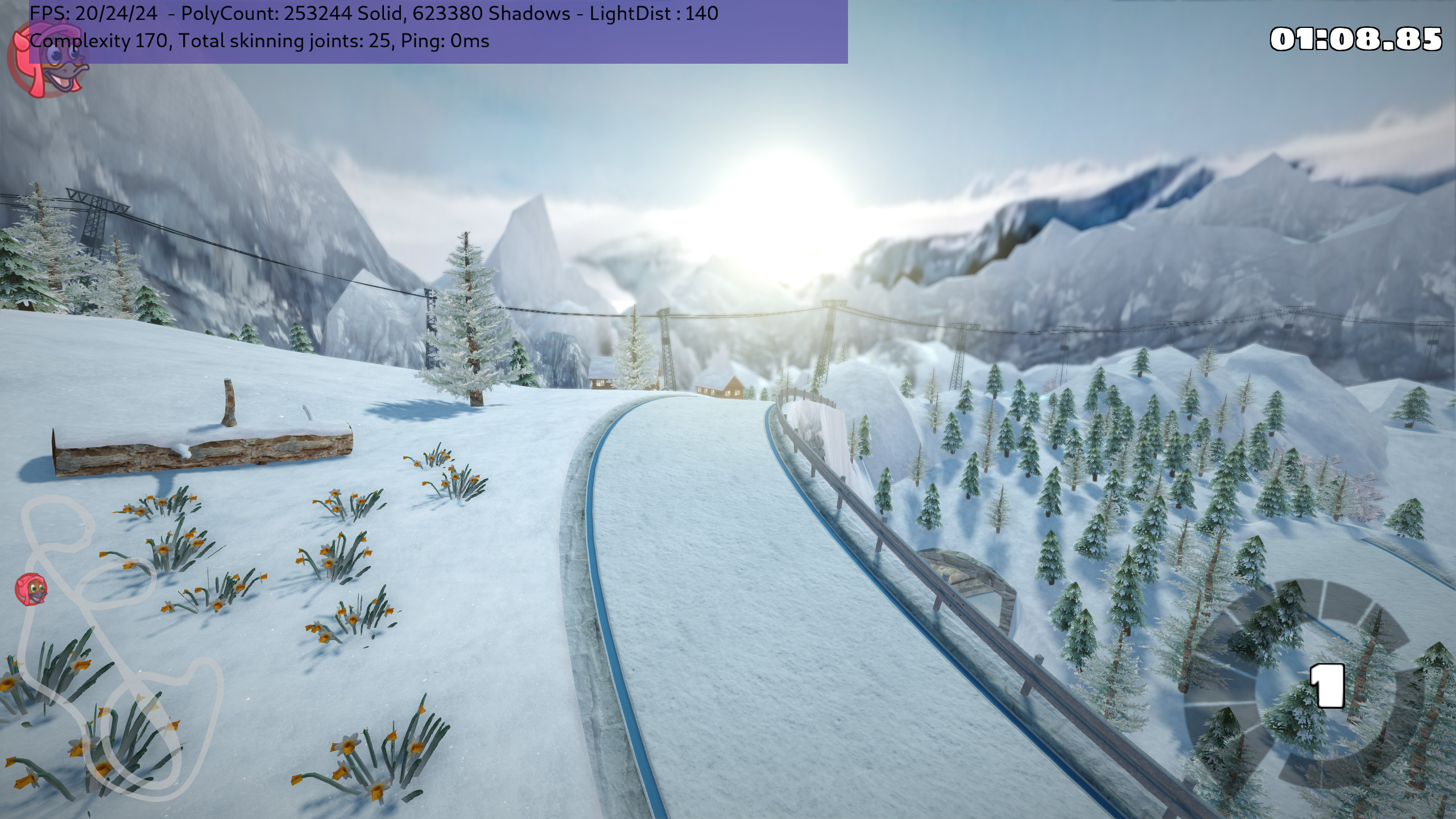Select the pink kart marker on minimap
The height and width of the screenshot is (819, 1456).
pos(31,589)
